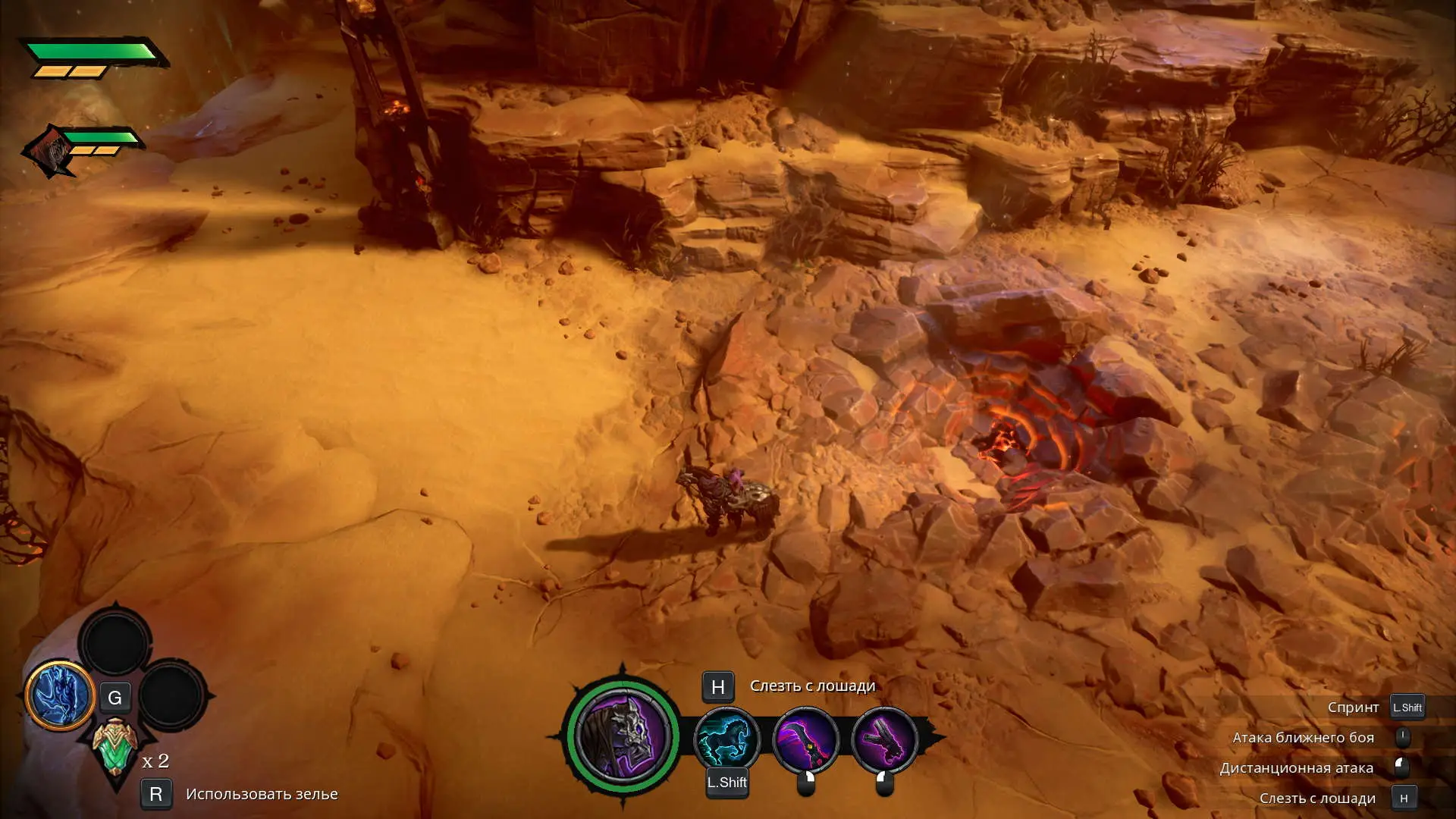Image resolution: width=1456 pixels, height=819 pixels.
Task: Choose the purple pistol ranged attack icon
Action: [884, 739]
